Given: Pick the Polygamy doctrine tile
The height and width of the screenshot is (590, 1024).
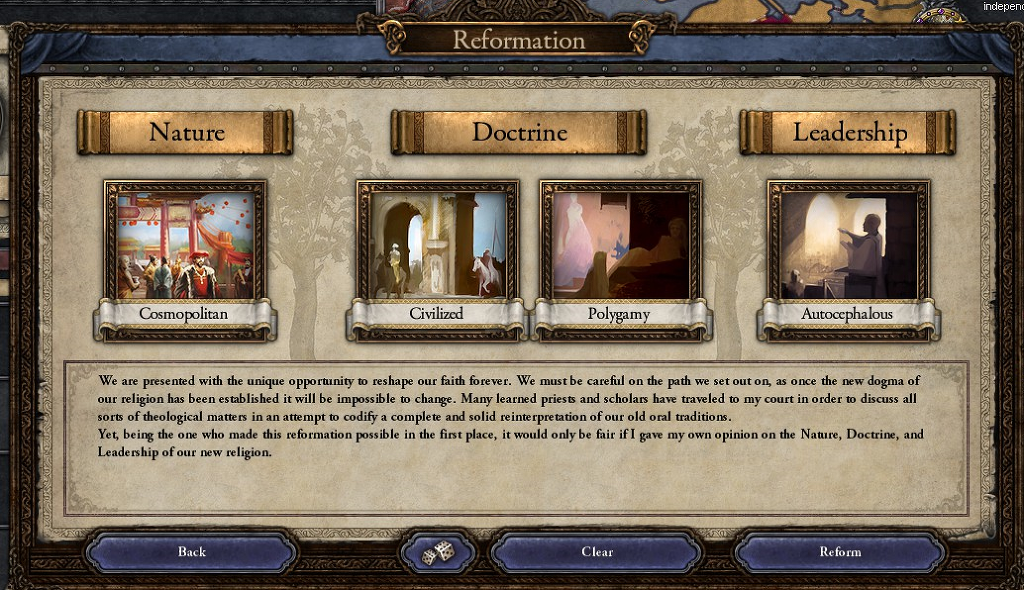Looking at the screenshot, I should pos(620,243).
